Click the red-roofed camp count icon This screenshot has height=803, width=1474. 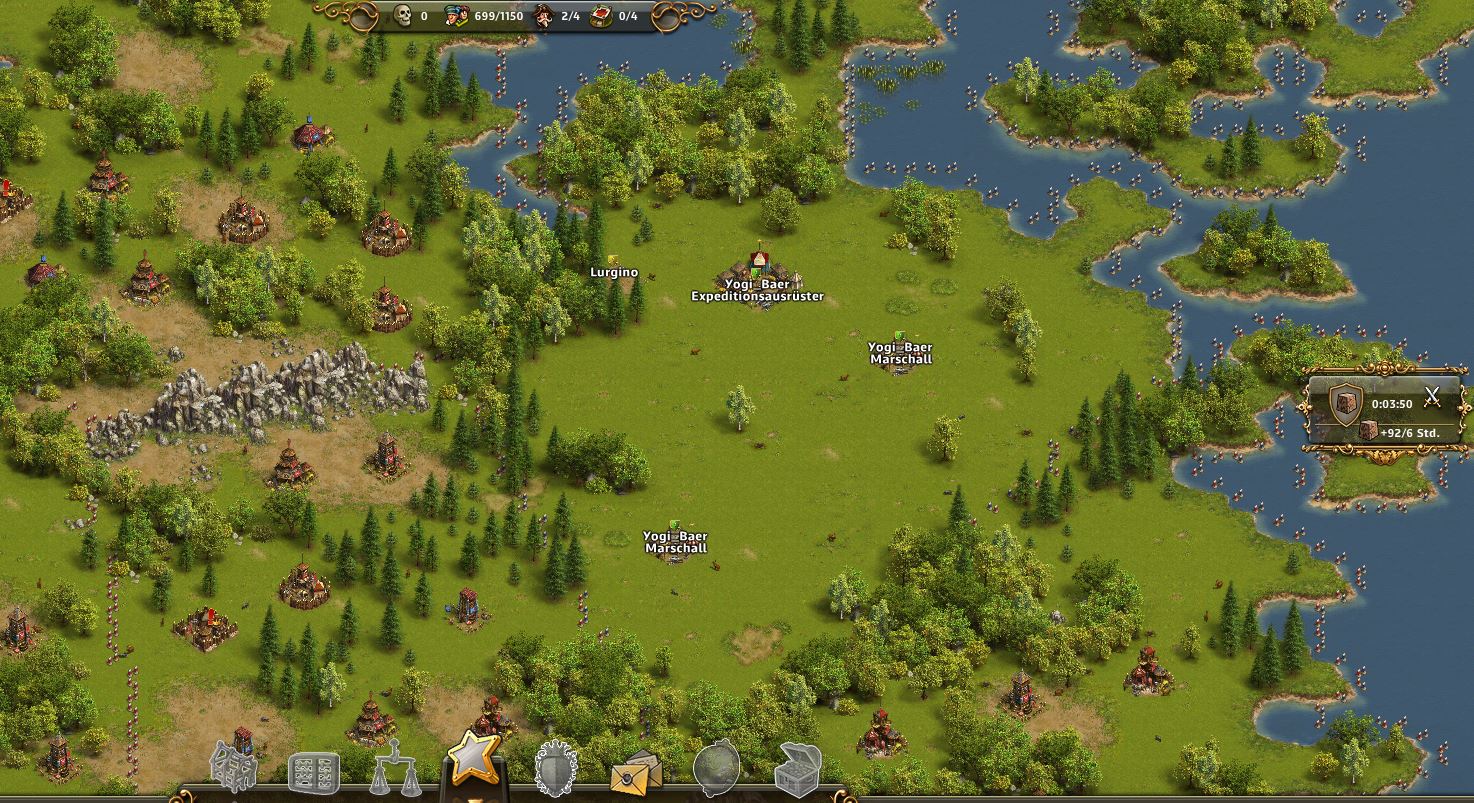(x=602, y=16)
